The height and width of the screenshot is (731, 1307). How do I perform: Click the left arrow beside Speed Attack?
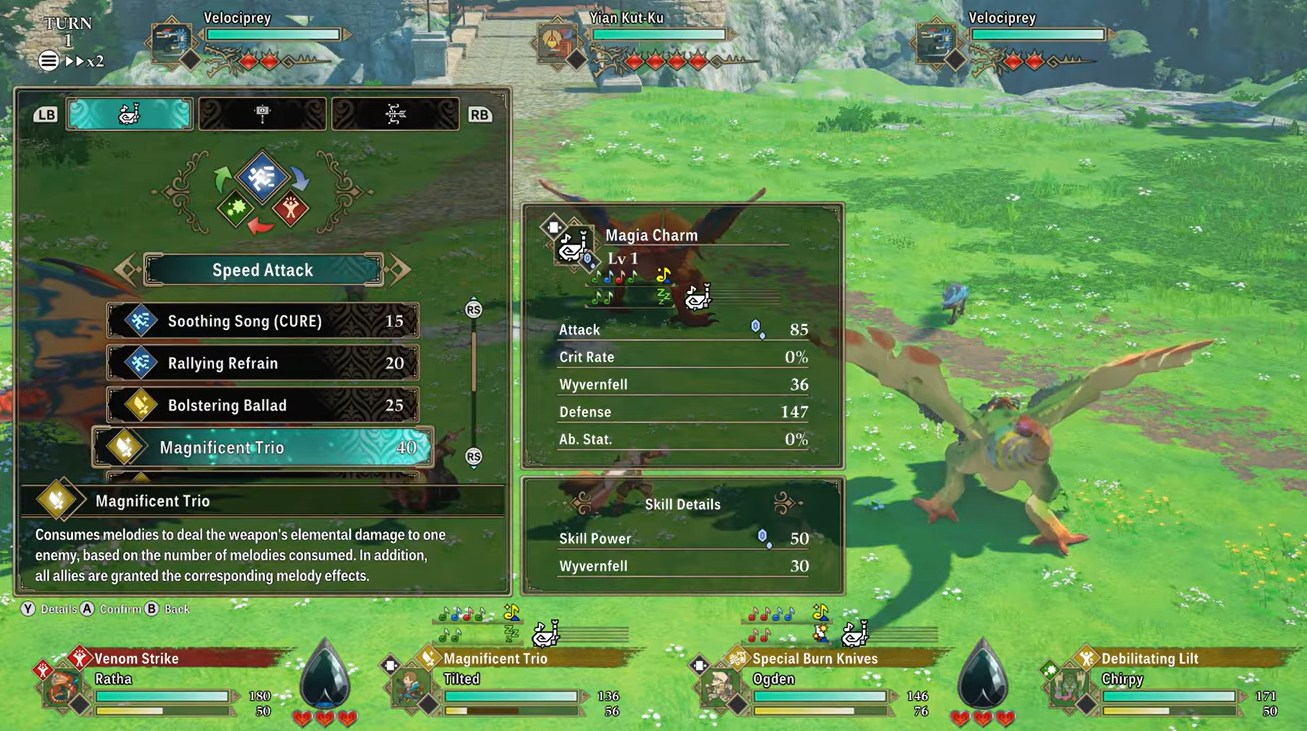pyautogui.click(x=127, y=269)
